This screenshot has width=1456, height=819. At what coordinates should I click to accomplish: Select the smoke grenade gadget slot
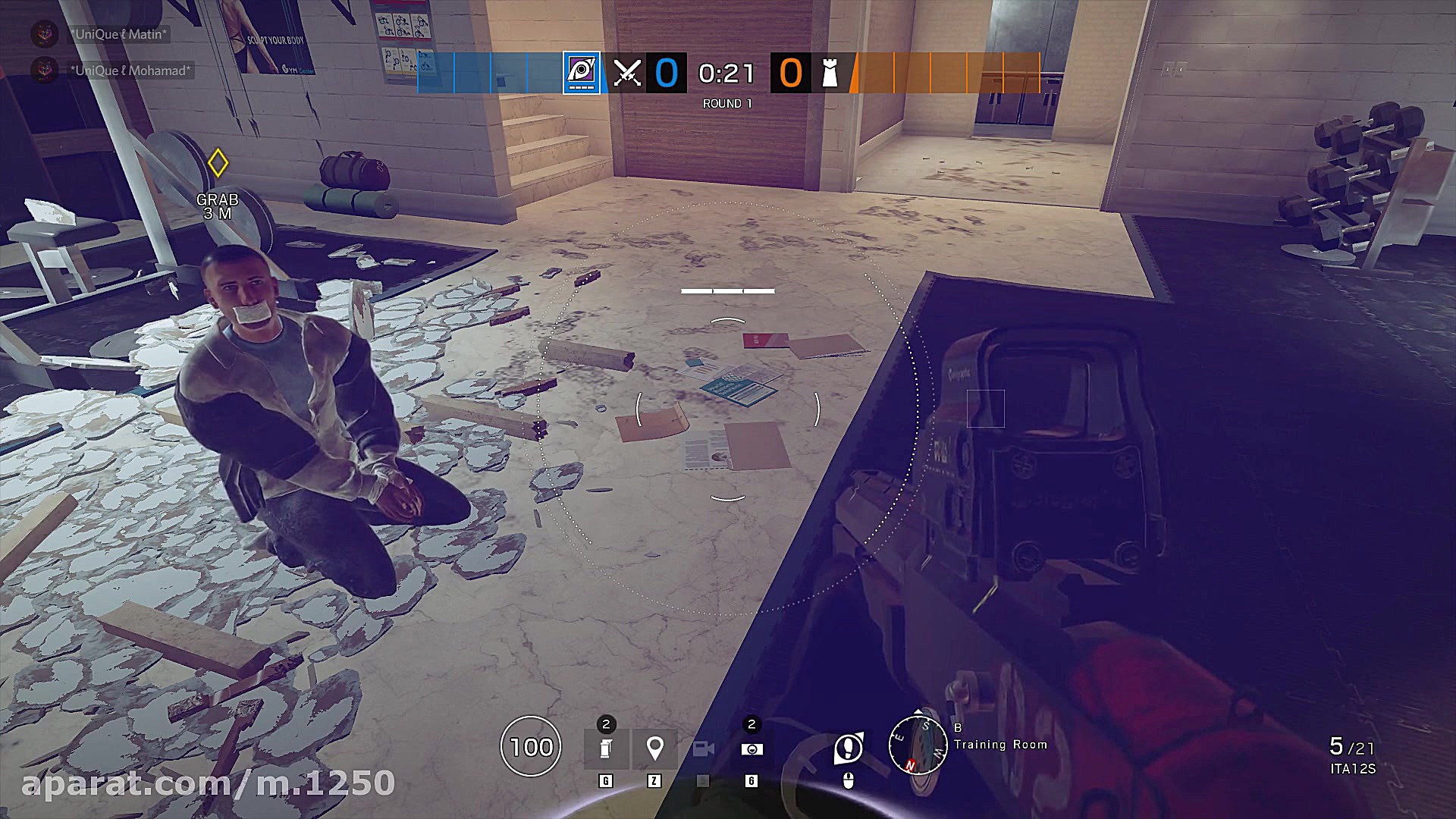[605, 748]
